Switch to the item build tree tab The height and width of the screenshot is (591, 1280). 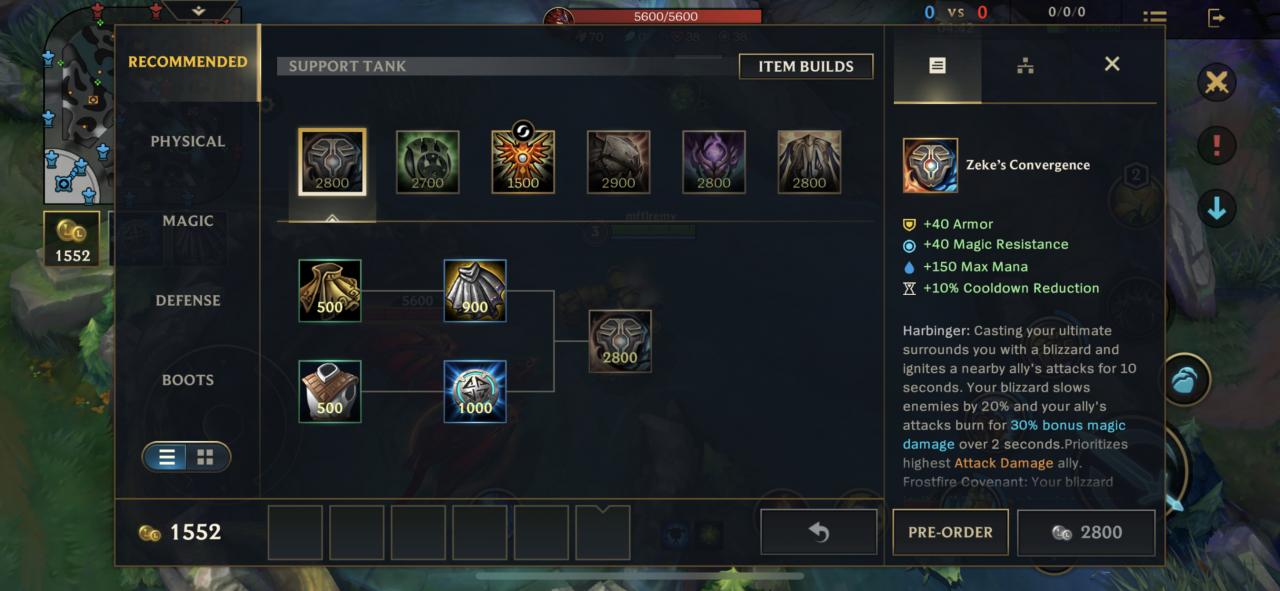[x=1025, y=66]
